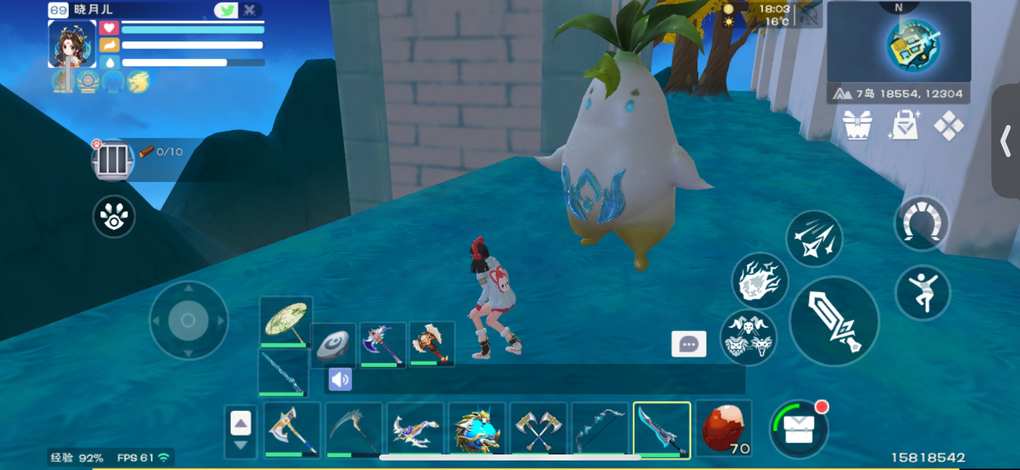Select the scythe hotbar slot
Viewport: 1020px width, 470px height.
[354, 430]
